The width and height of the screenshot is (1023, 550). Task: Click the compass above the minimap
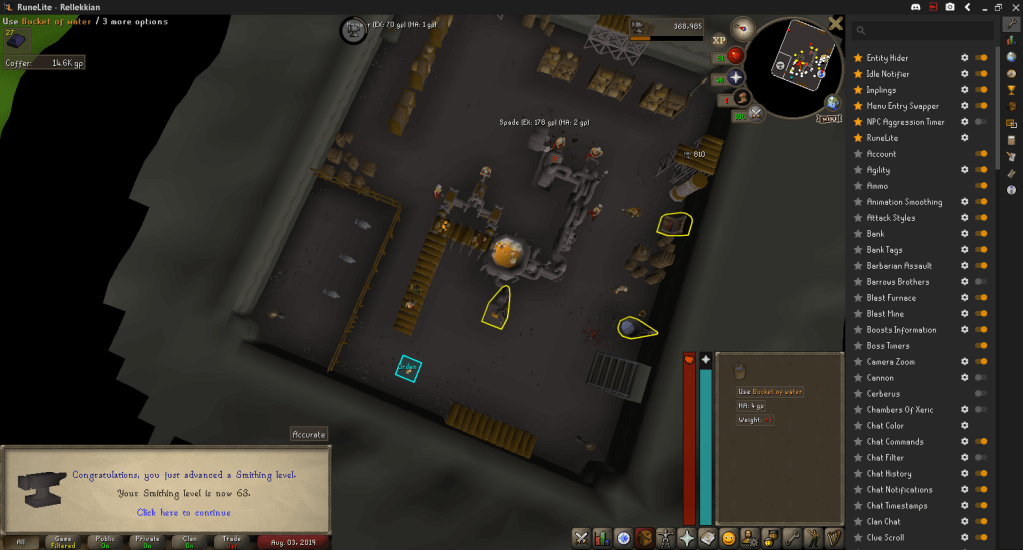pyautogui.click(x=743, y=30)
